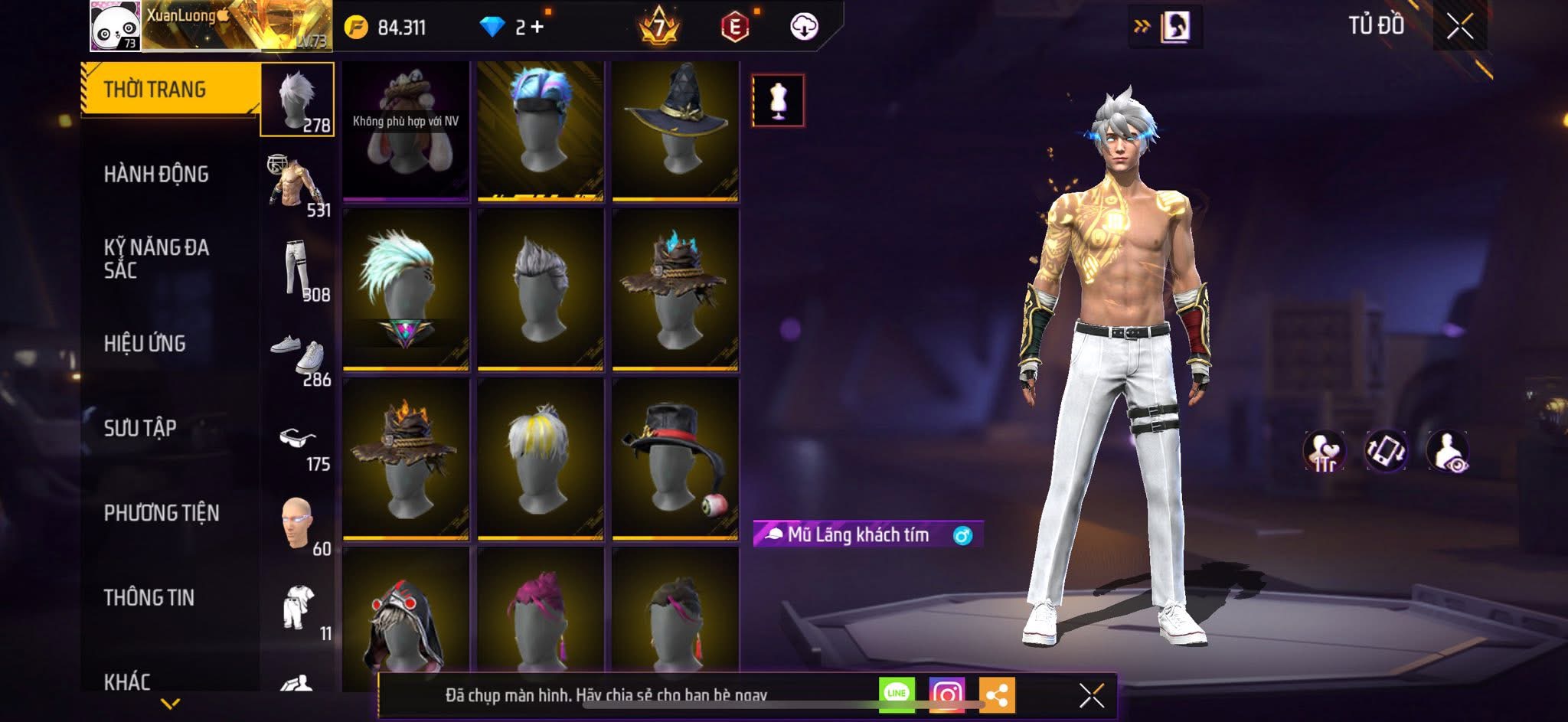The image size is (1568, 722).
Task: Switch to the Hành Động tab
Action: pos(156,175)
